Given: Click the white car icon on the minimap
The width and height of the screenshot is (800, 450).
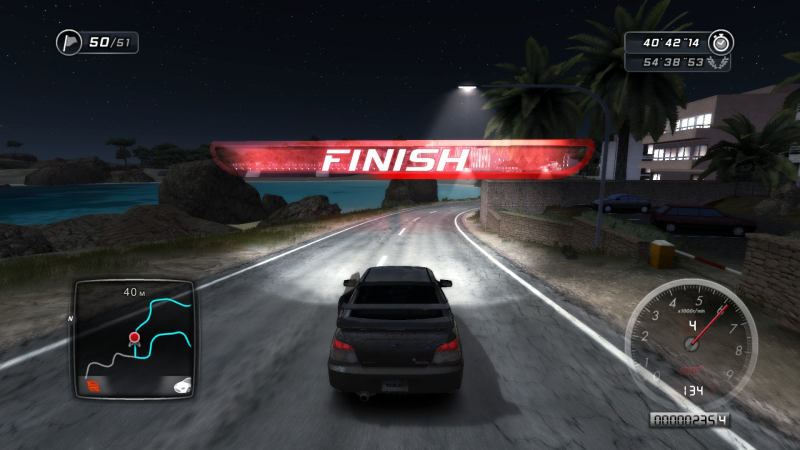Looking at the screenshot, I should (181, 384).
